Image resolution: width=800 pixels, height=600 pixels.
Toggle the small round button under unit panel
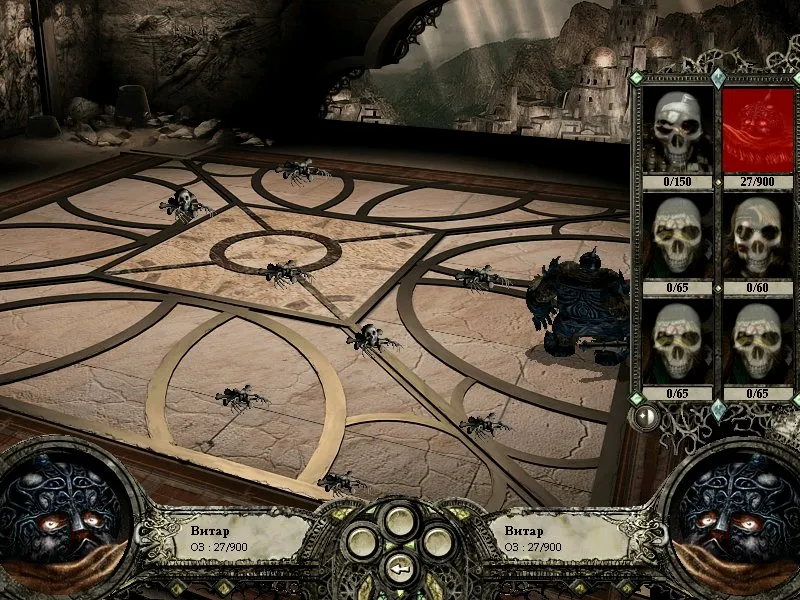[646, 416]
